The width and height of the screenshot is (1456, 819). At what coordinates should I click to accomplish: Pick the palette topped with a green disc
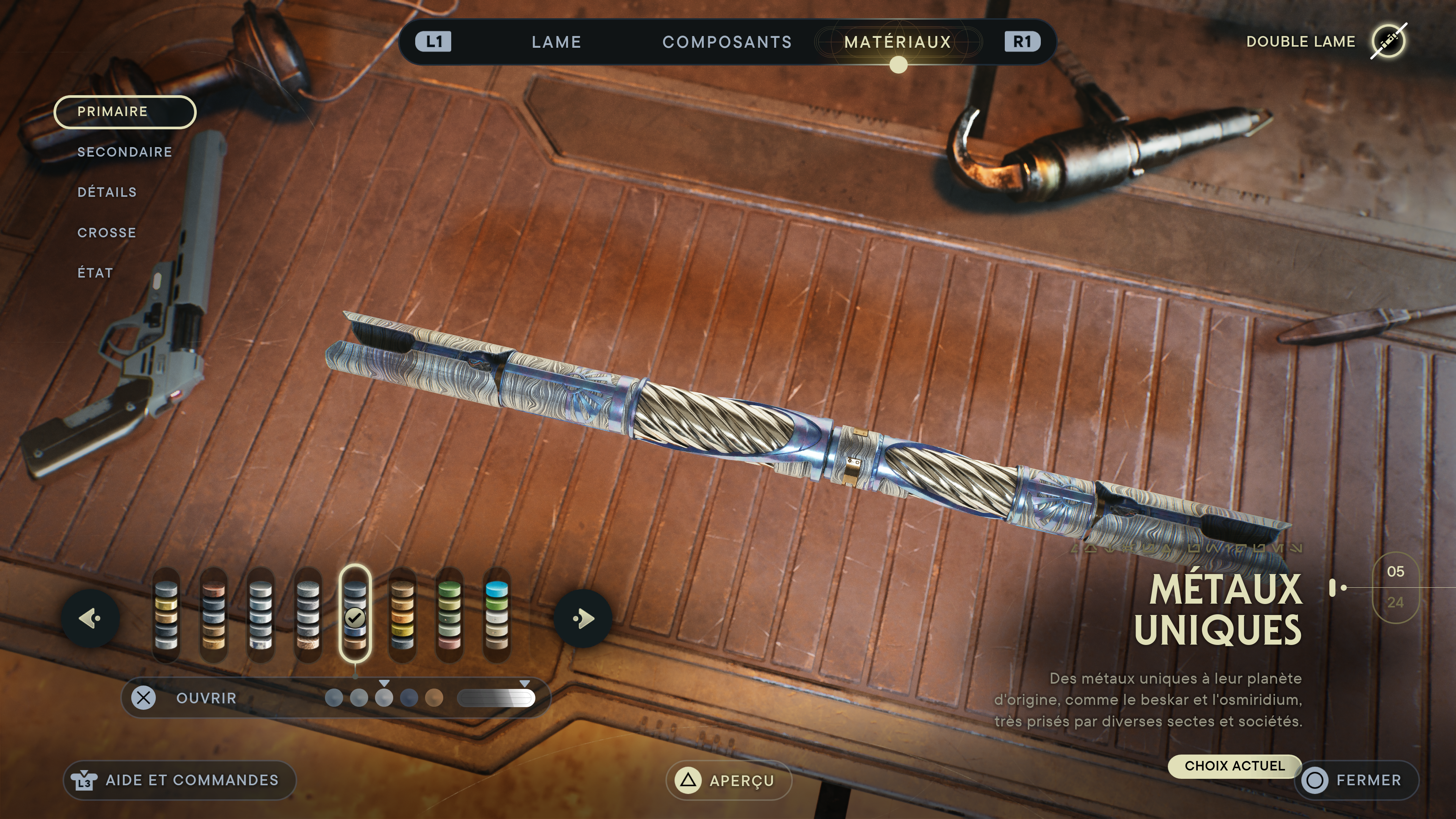pos(449,616)
